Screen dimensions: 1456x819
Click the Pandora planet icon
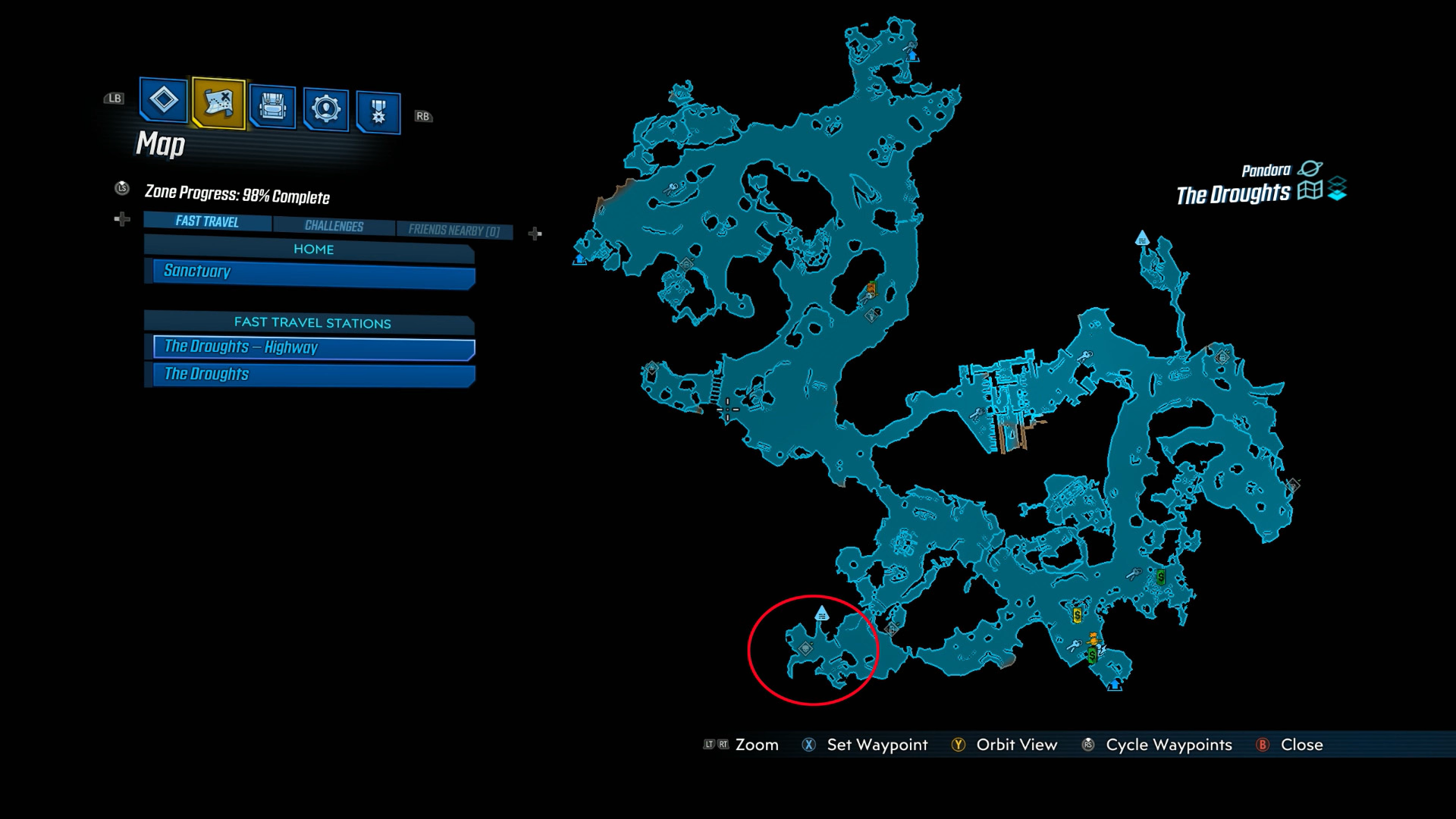pos(1310,168)
